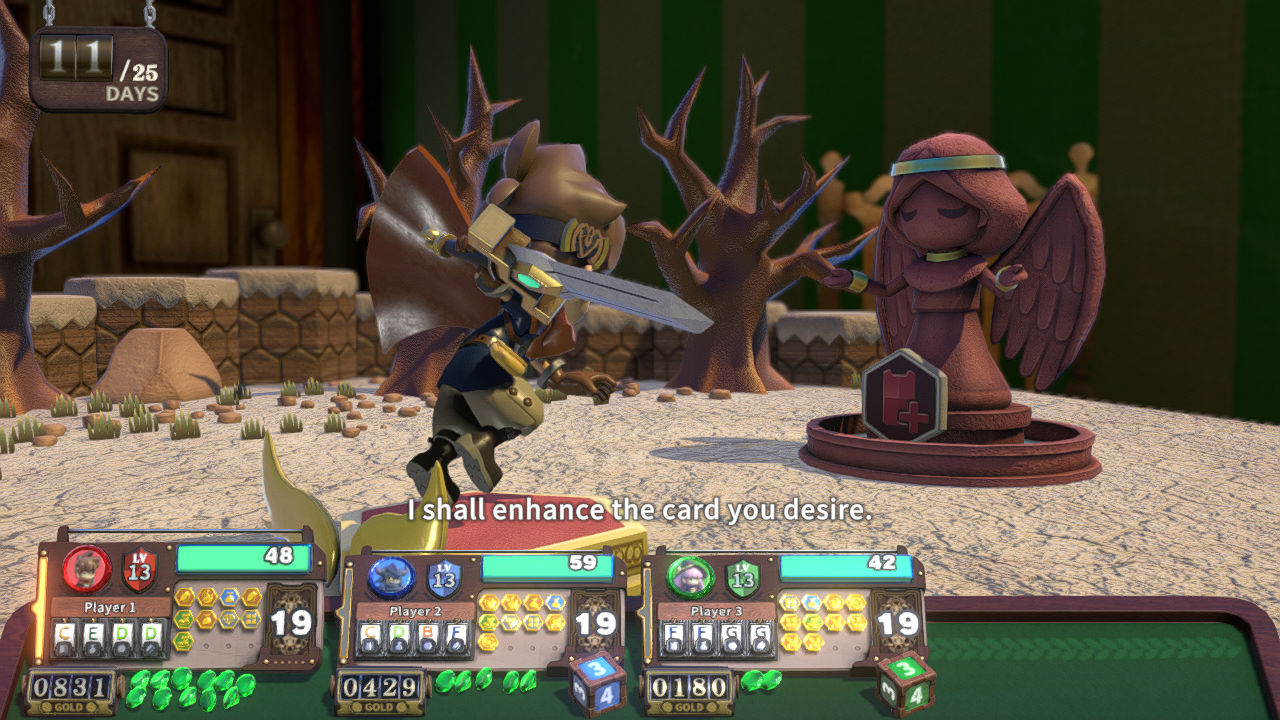This screenshot has width=1280, height=720.
Task: Select Player 2's blue character portrait
Action: coord(391,577)
